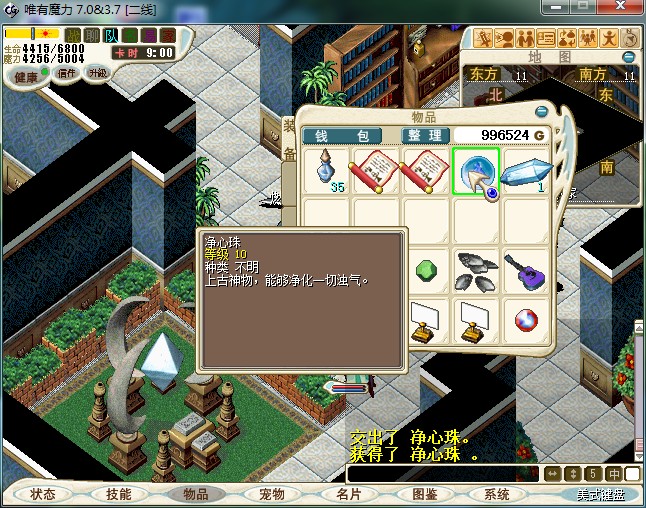Open the 图鉴 encyclopedia menu
Screen dimensions: 646x508
423,494
